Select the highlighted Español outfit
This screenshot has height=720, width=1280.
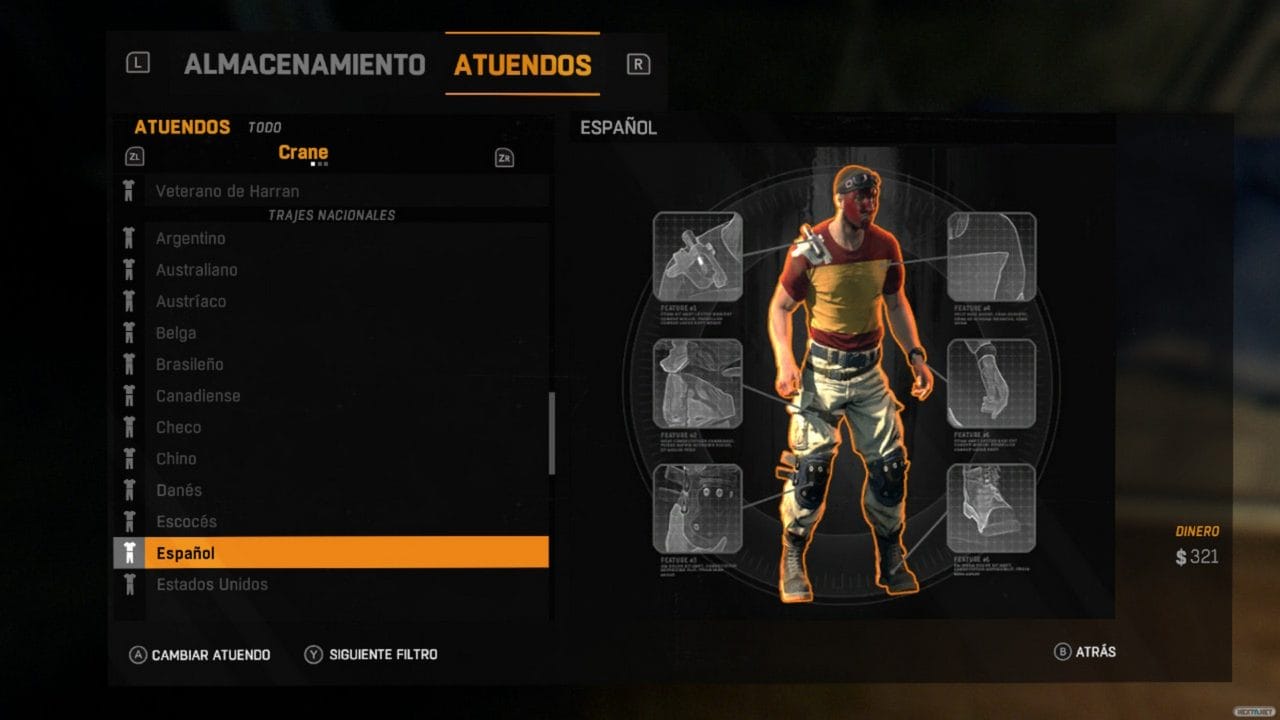pyautogui.click(x=330, y=553)
